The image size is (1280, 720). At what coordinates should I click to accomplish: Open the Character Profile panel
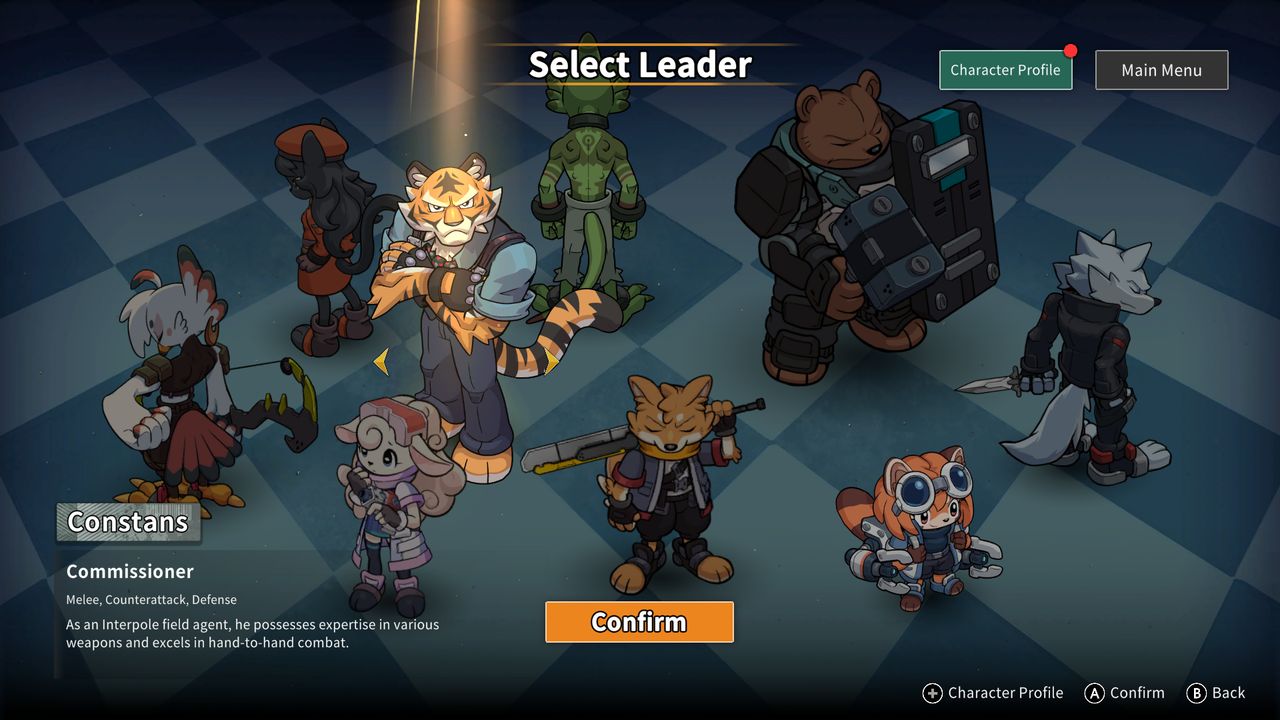pos(1005,70)
